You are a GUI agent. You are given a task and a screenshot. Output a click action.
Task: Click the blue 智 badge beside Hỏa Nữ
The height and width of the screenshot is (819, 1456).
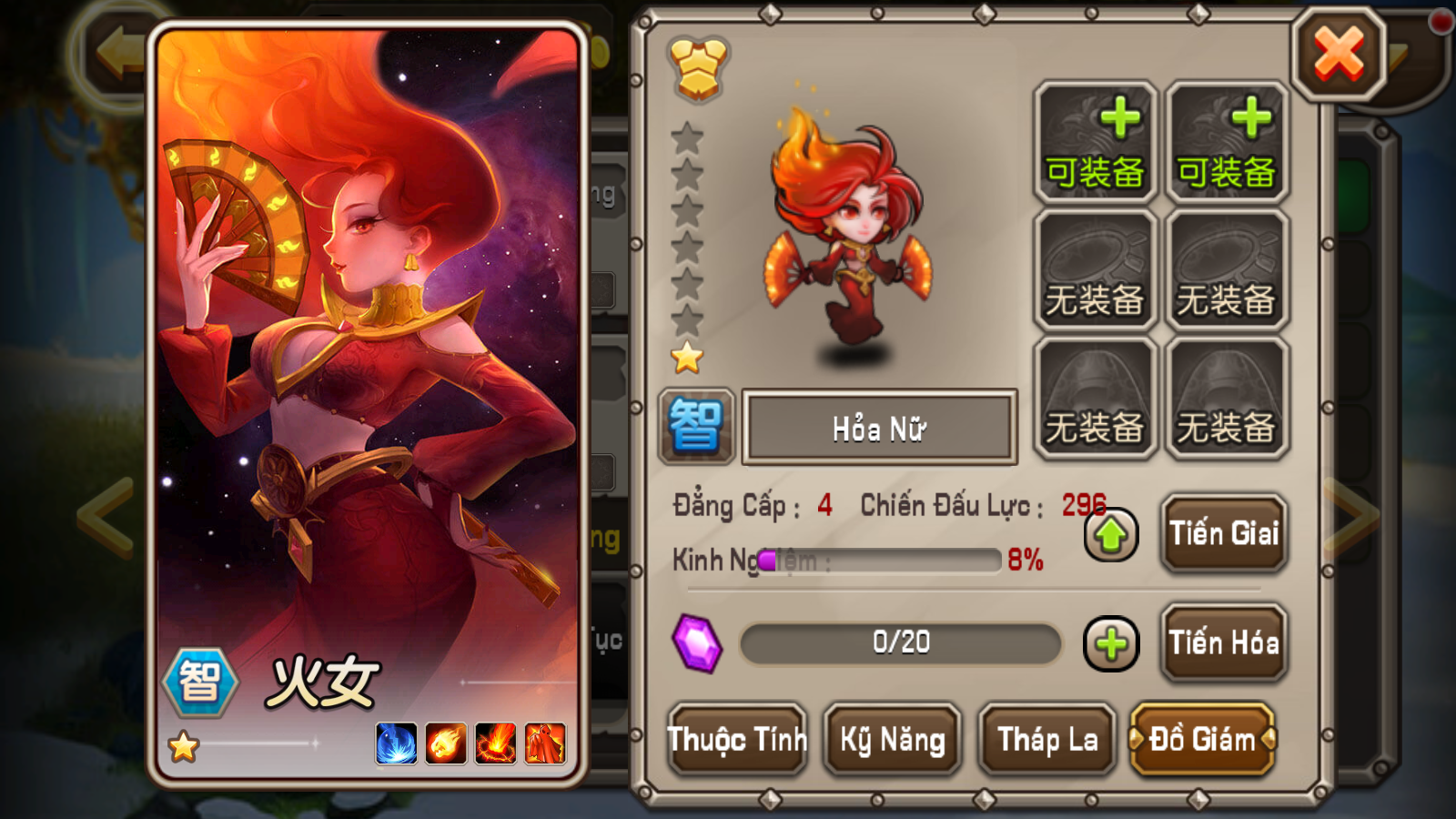pyautogui.click(x=697, y=426)
